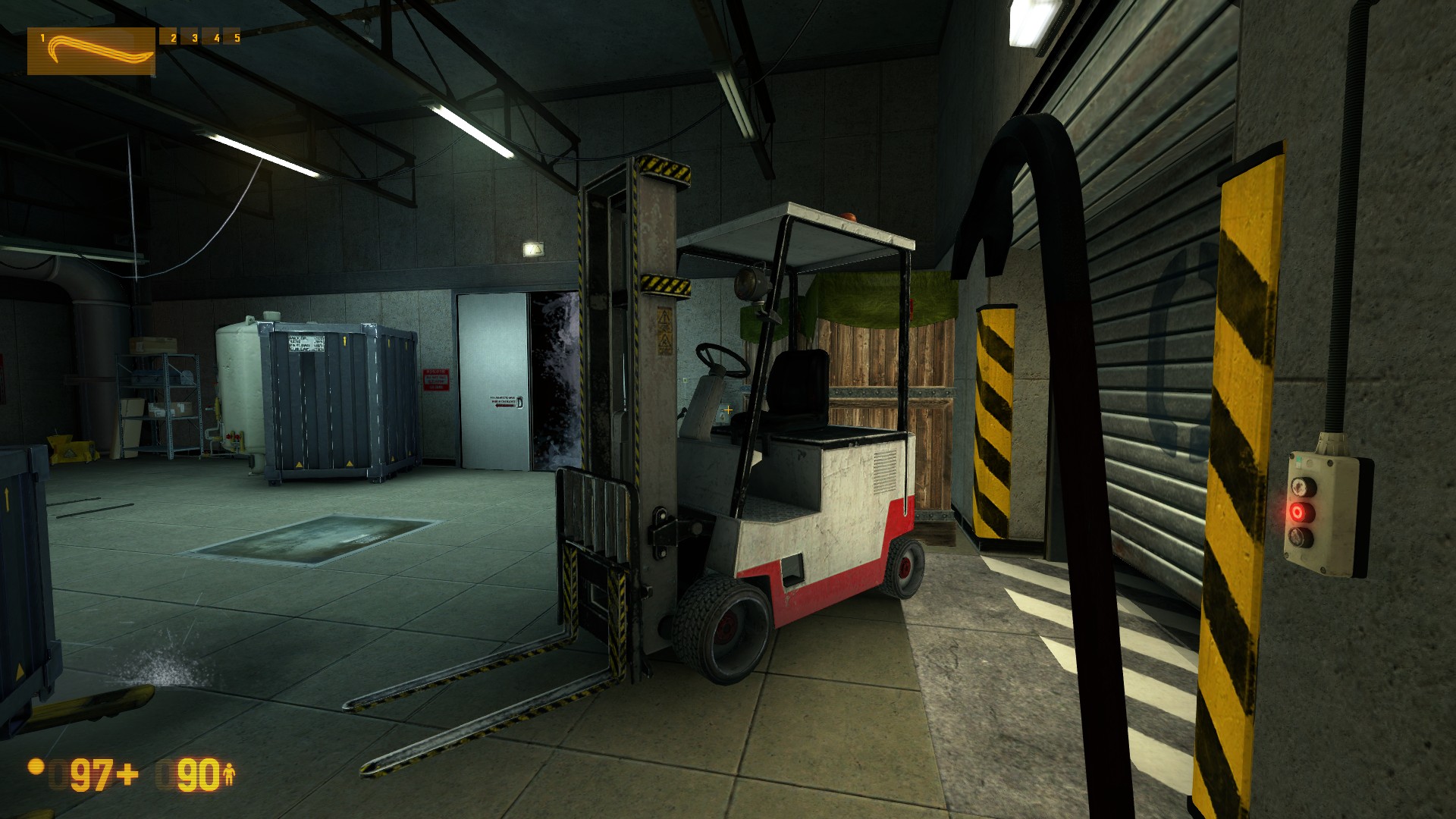Choose weapon category 4
Viewport: 1456px width, 819px height.
coord(216,38)
